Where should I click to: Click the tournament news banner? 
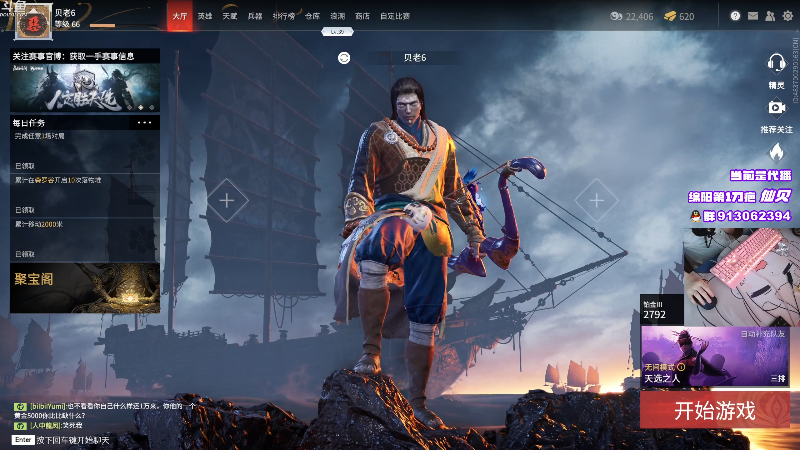coord(84,86)
